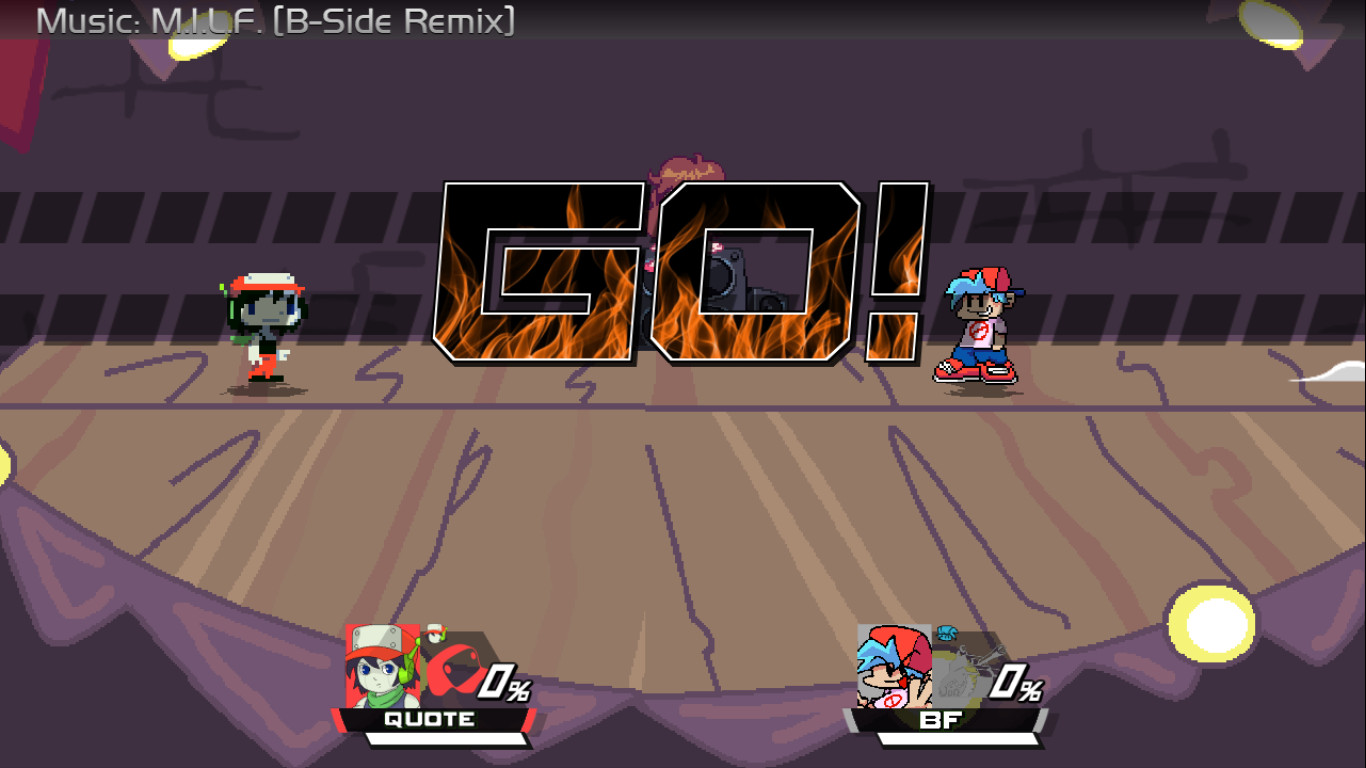The width and height of the screenshot is (1366, 768).
Task: Click the small Curly head icon above Quote's plate
Action: pyautogui.click(x=434, y=633)
